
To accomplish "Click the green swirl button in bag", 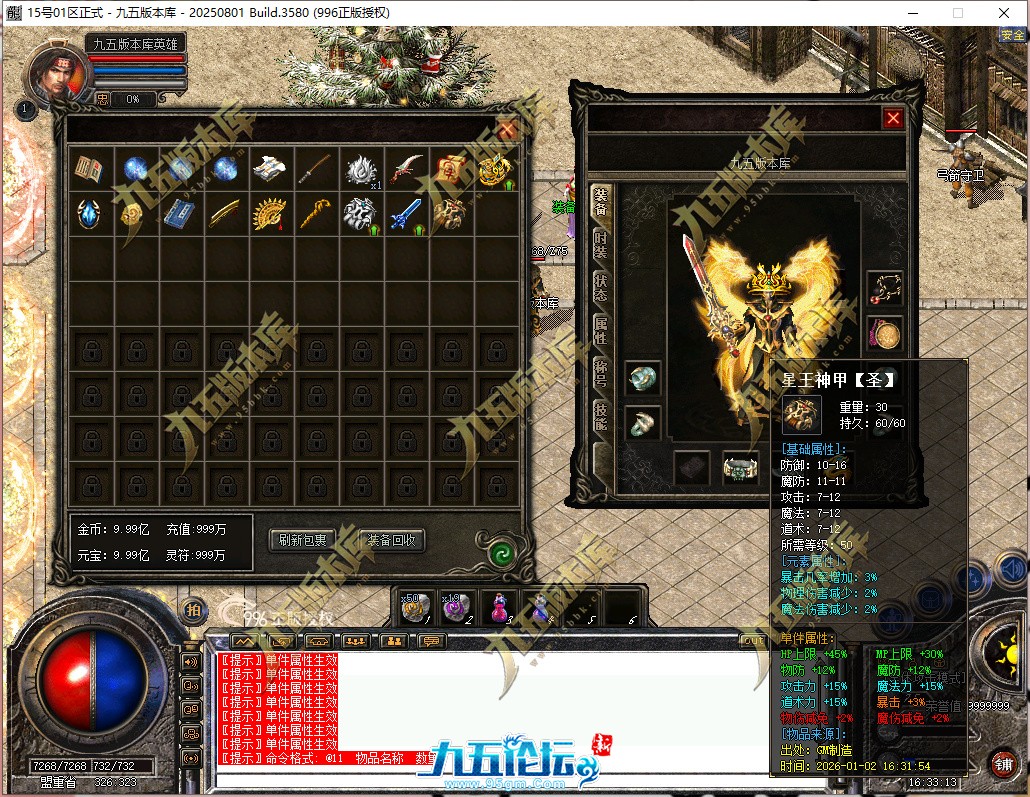I will [x=501, y=553].
